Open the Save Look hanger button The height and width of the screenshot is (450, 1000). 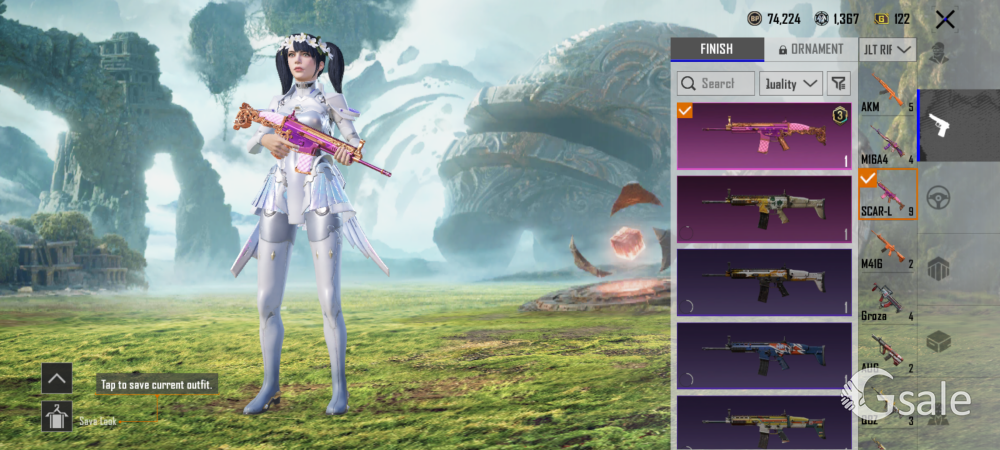(56, 416)
